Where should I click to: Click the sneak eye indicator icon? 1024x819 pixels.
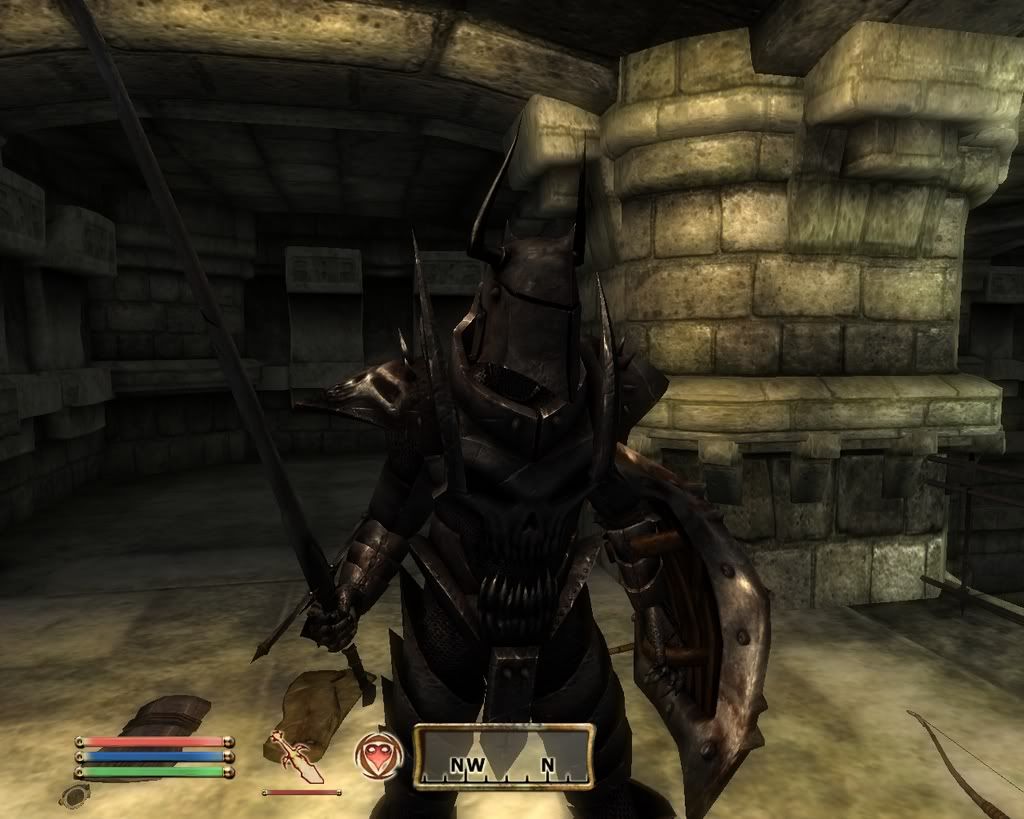[76, 795]
